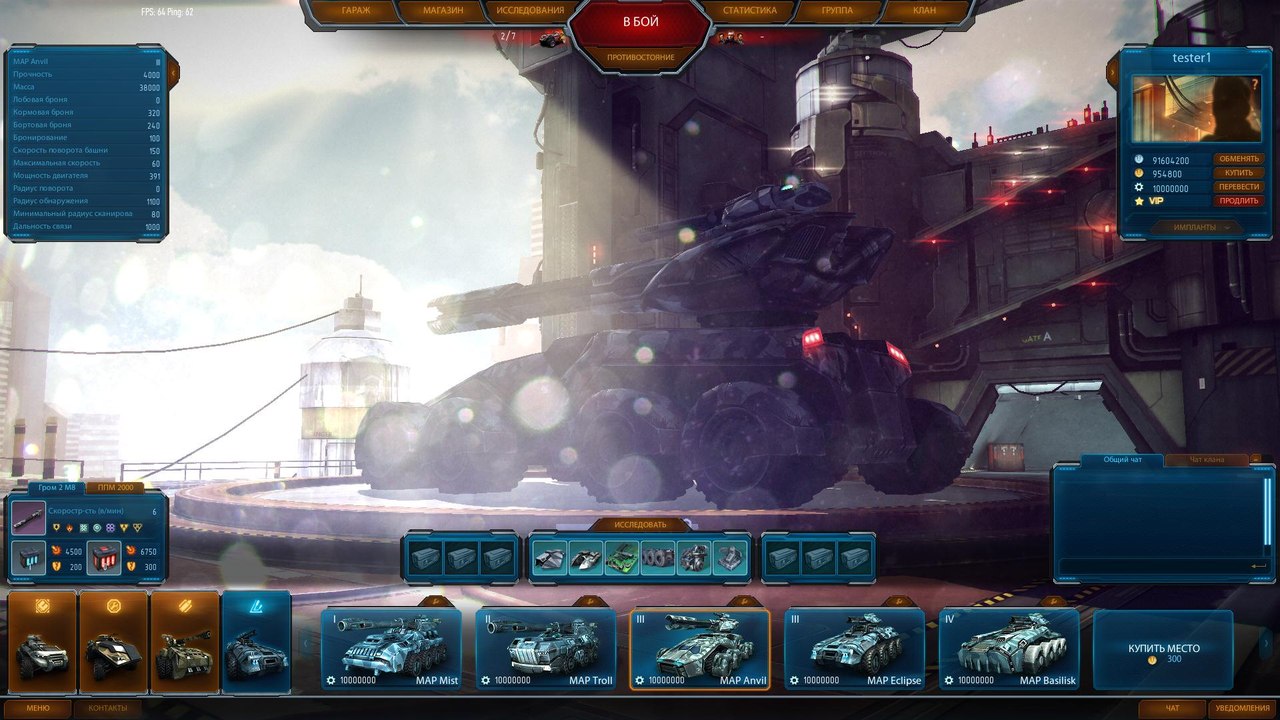Start battle with В БОЙ button
Image resolution: width=1280 pixels, height=720 pixels.
pyautogui.click(x=640, y=22)
